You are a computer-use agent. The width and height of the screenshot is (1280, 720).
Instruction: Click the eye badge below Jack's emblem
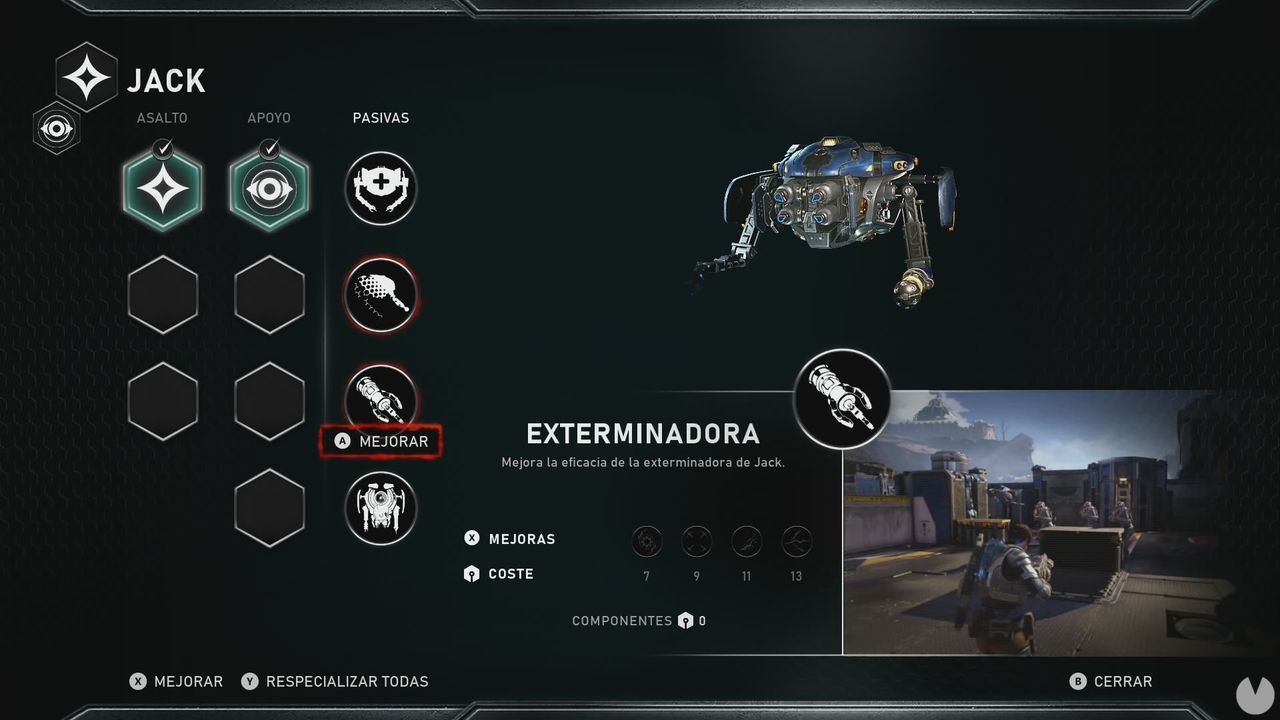pos(57,128)
